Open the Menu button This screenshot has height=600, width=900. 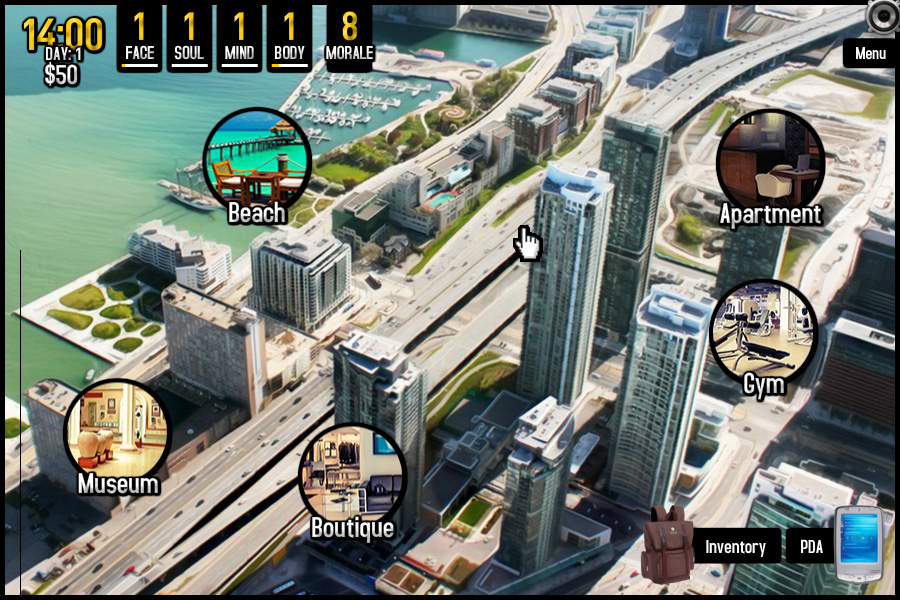tap(870, 54)
